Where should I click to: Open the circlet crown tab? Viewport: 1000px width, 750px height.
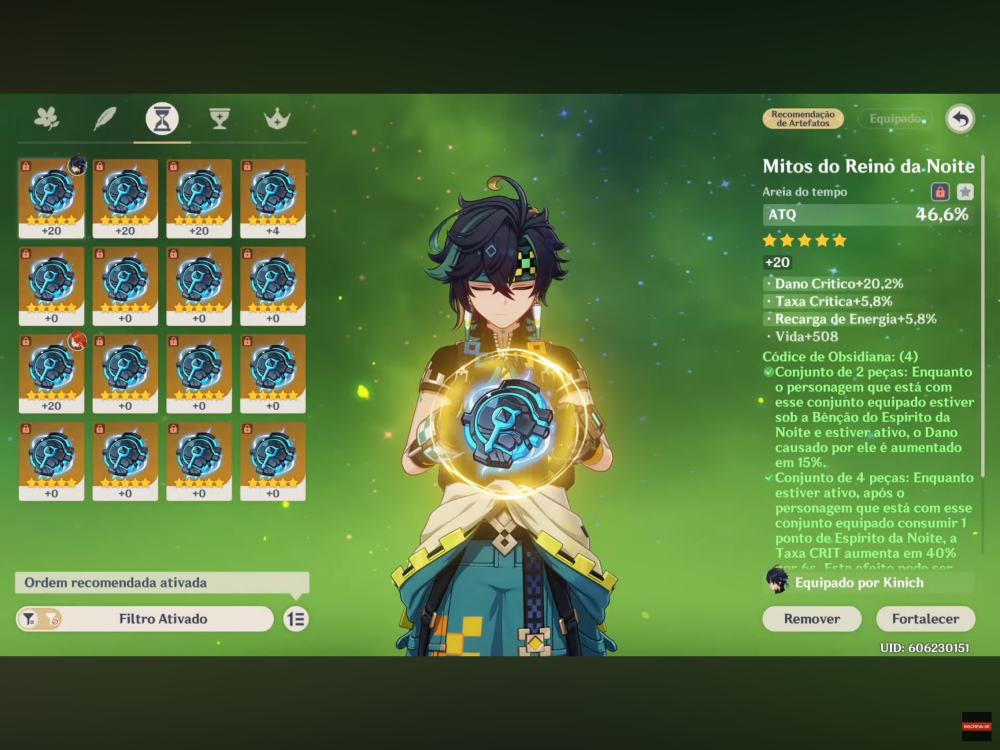(276, 118)
